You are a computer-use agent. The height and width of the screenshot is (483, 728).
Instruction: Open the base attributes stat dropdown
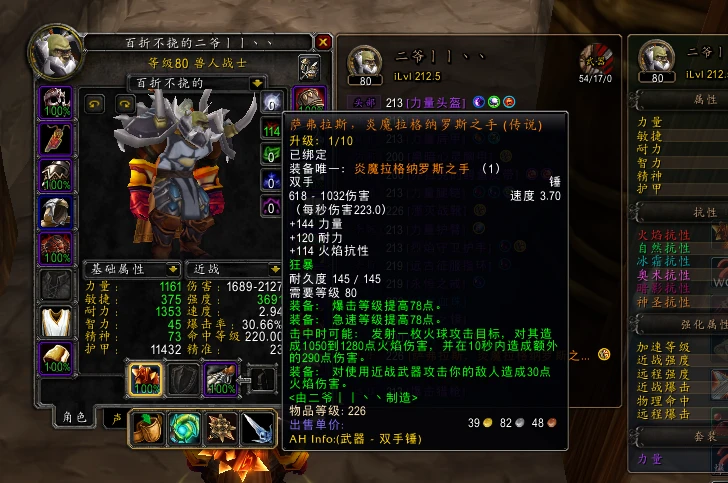pos(173,269)
